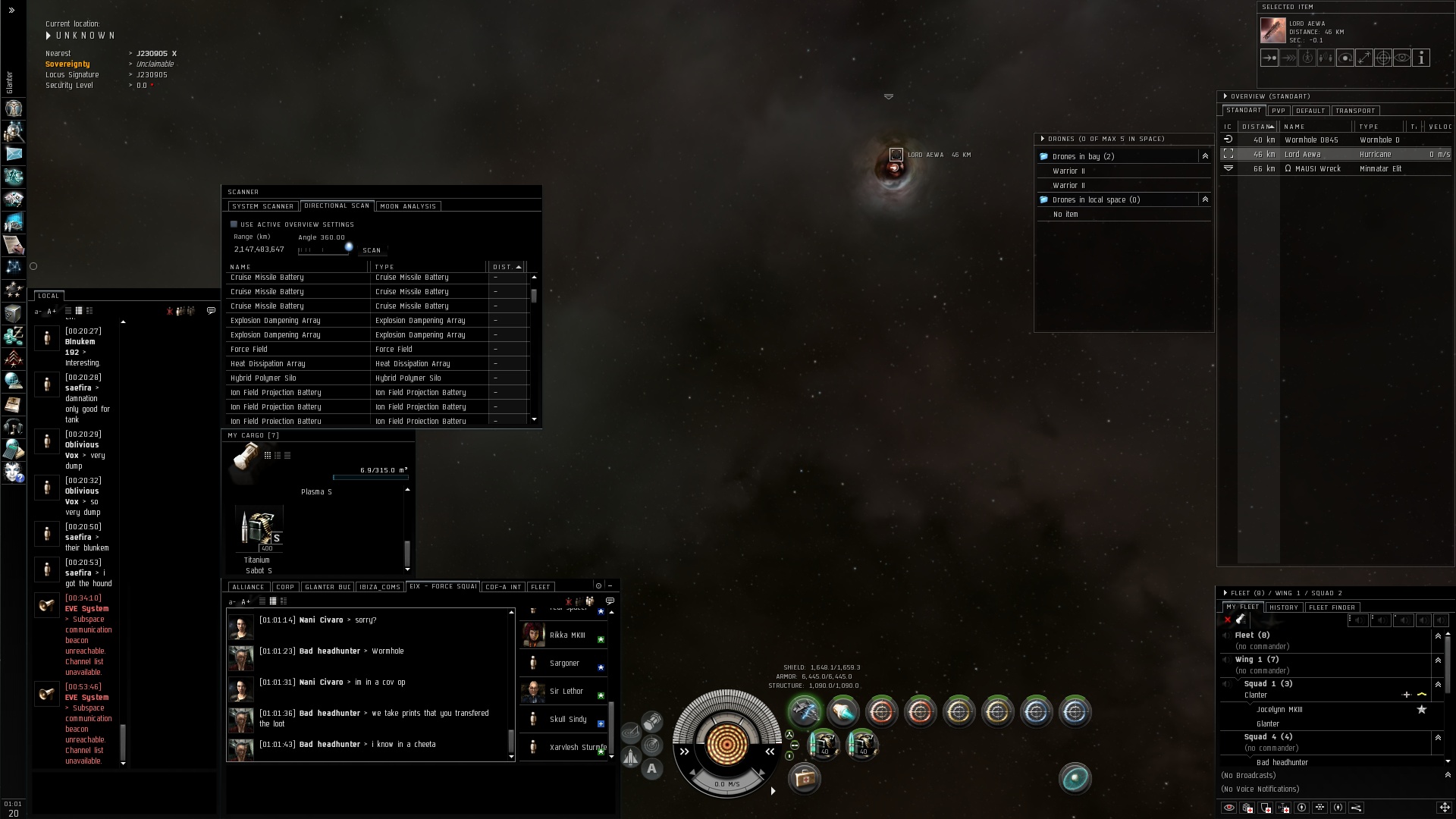1456x819 pixels.
Task: Select the Titanium Sabot S ammo stack
Action: pos(259,528)
